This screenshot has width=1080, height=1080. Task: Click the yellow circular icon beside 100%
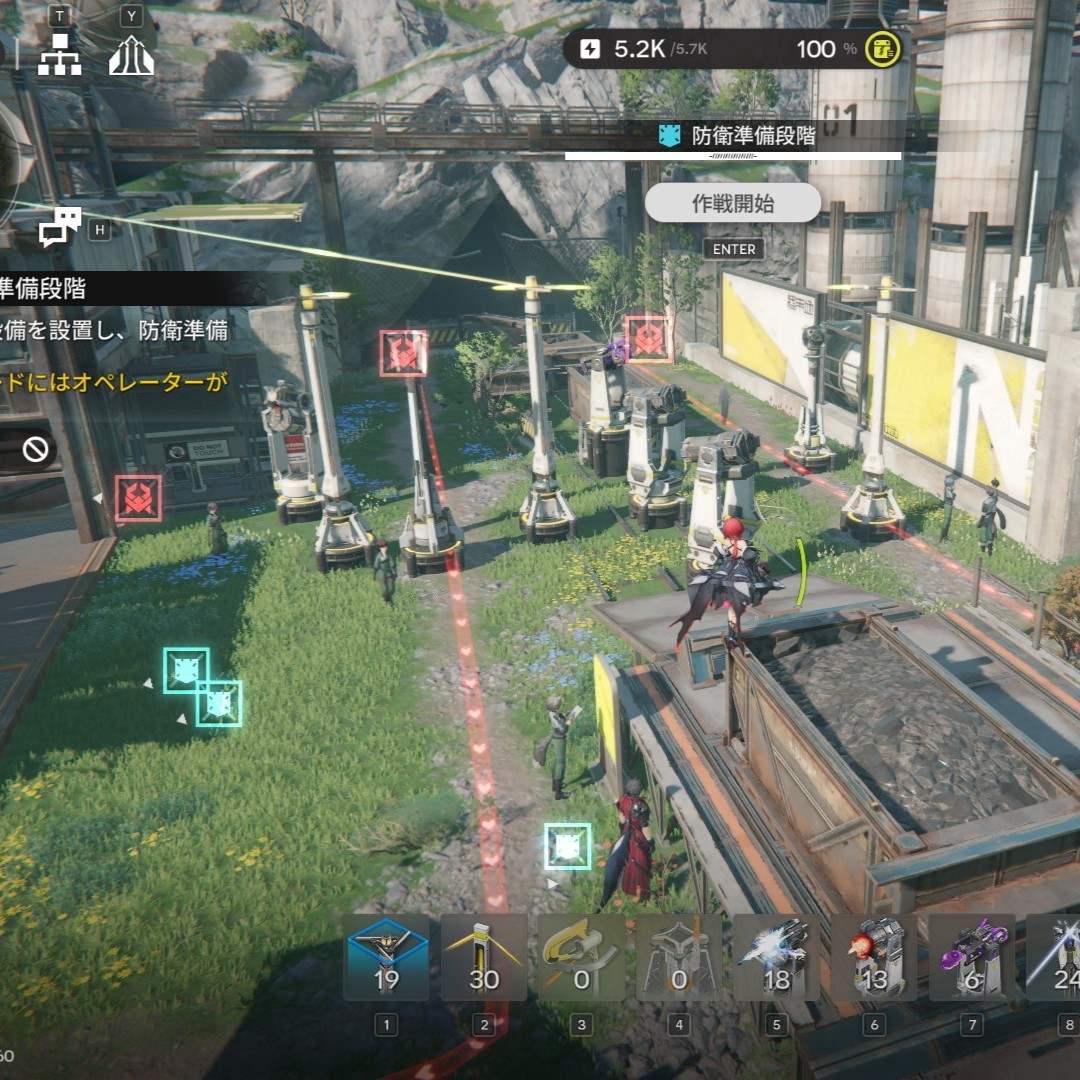[882, 49]
